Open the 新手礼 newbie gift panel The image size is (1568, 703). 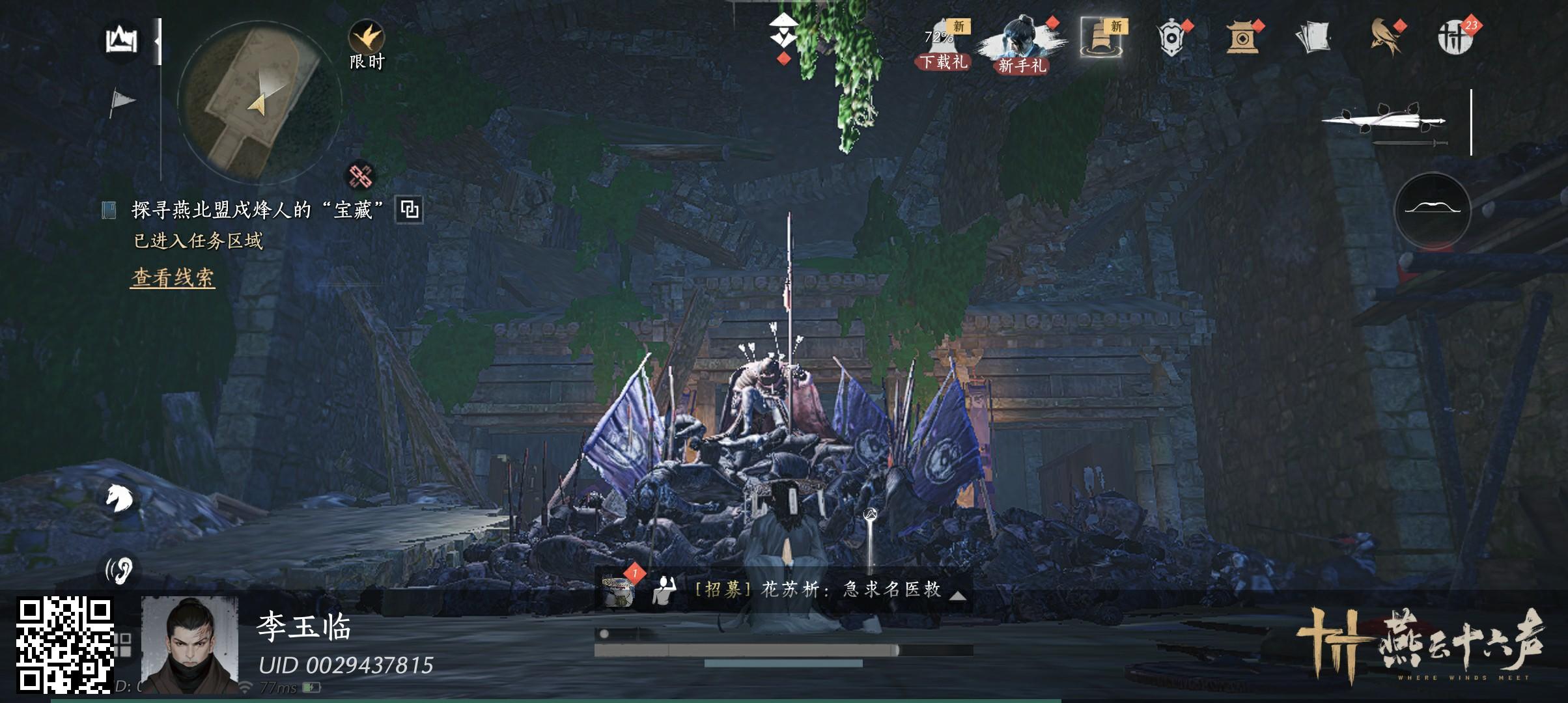[x=1019, y=39]
